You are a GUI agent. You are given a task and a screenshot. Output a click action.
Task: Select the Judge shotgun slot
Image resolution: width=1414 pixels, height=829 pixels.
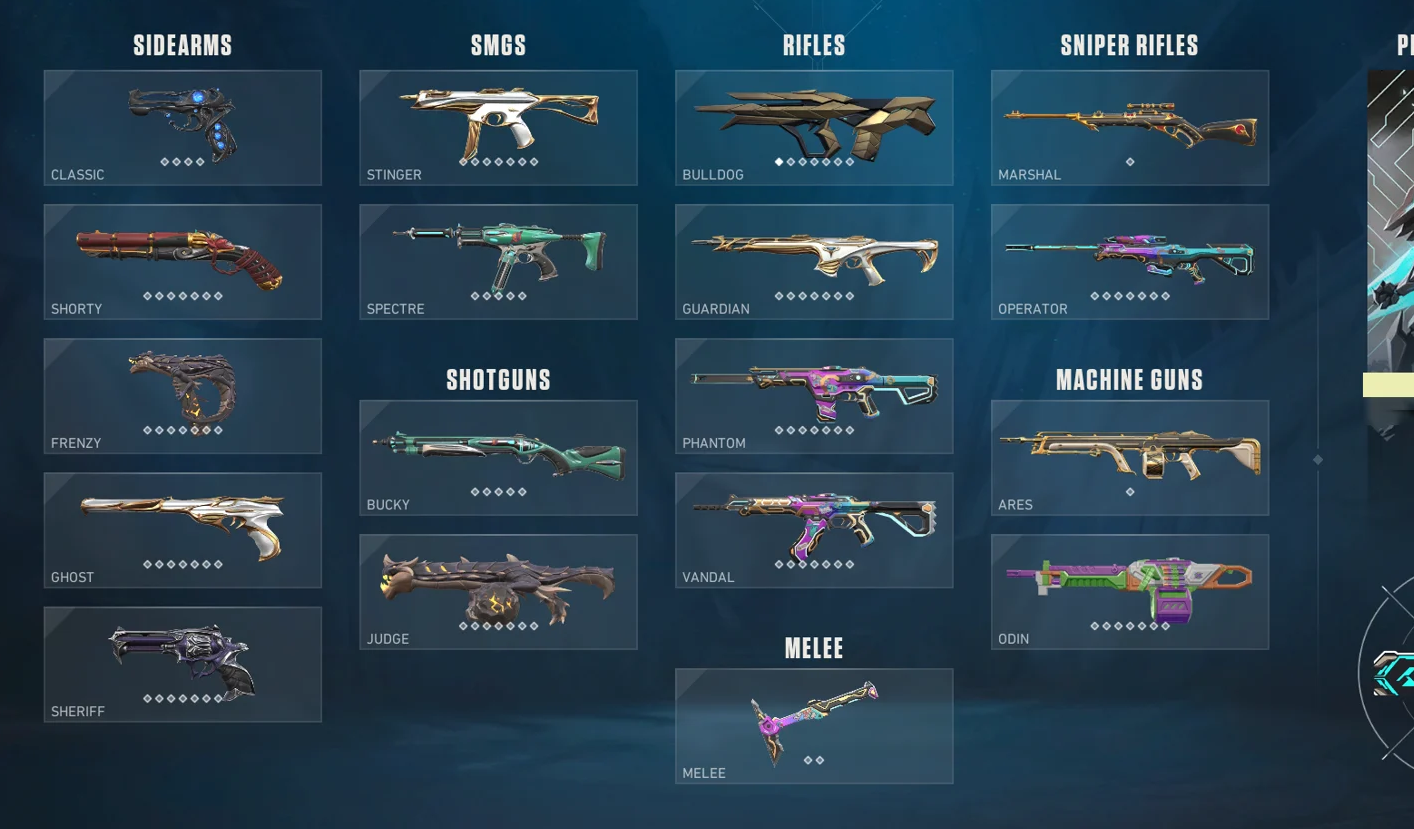[498, 591]
